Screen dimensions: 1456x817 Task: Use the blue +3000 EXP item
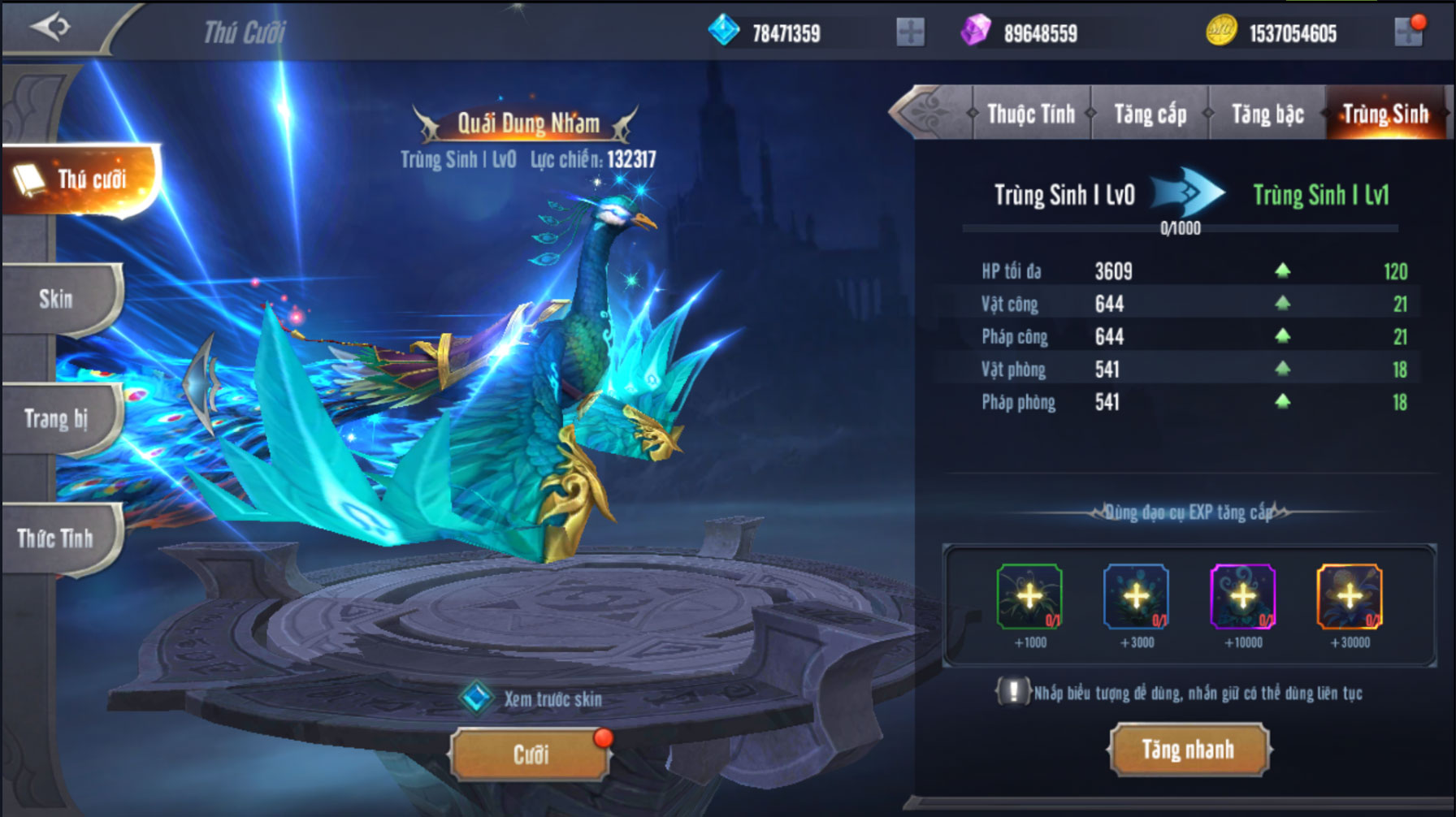click(1136, 597)
